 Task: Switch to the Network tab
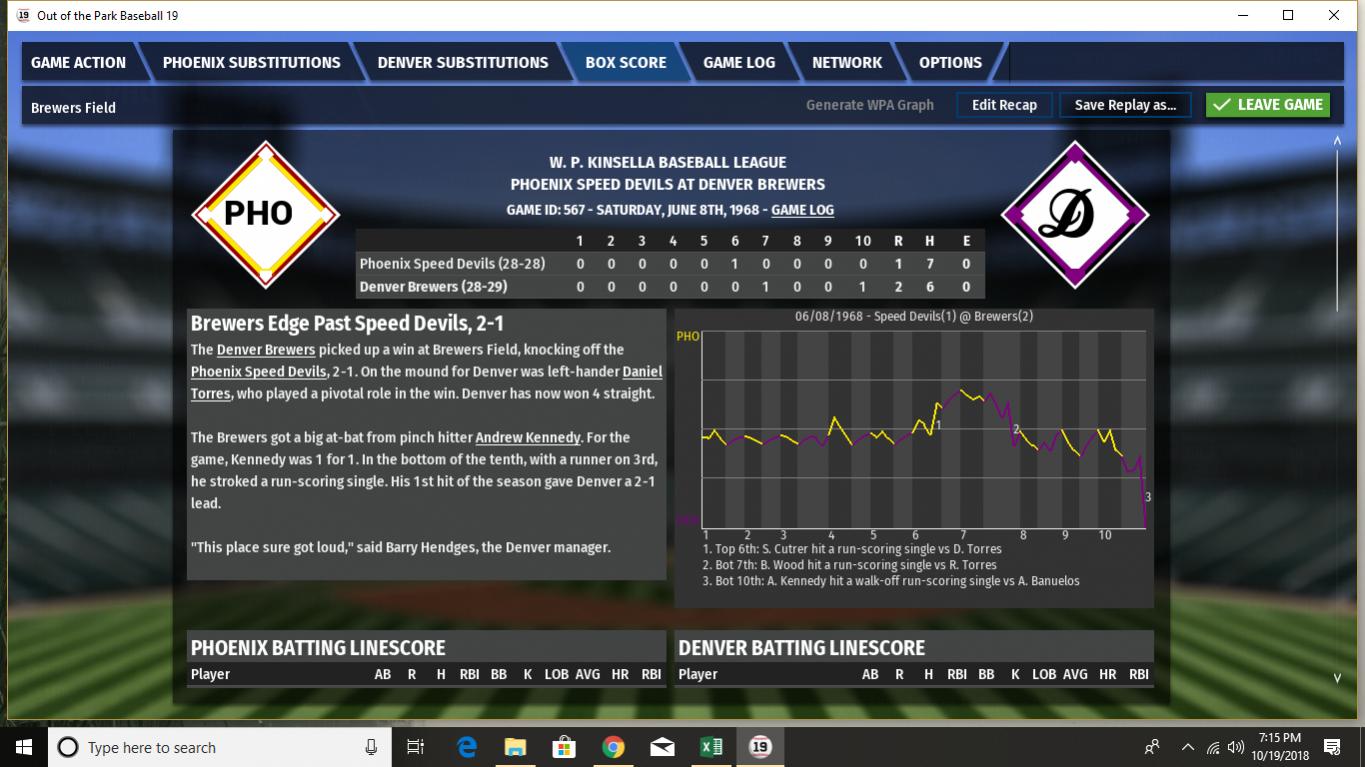(846, 62)
